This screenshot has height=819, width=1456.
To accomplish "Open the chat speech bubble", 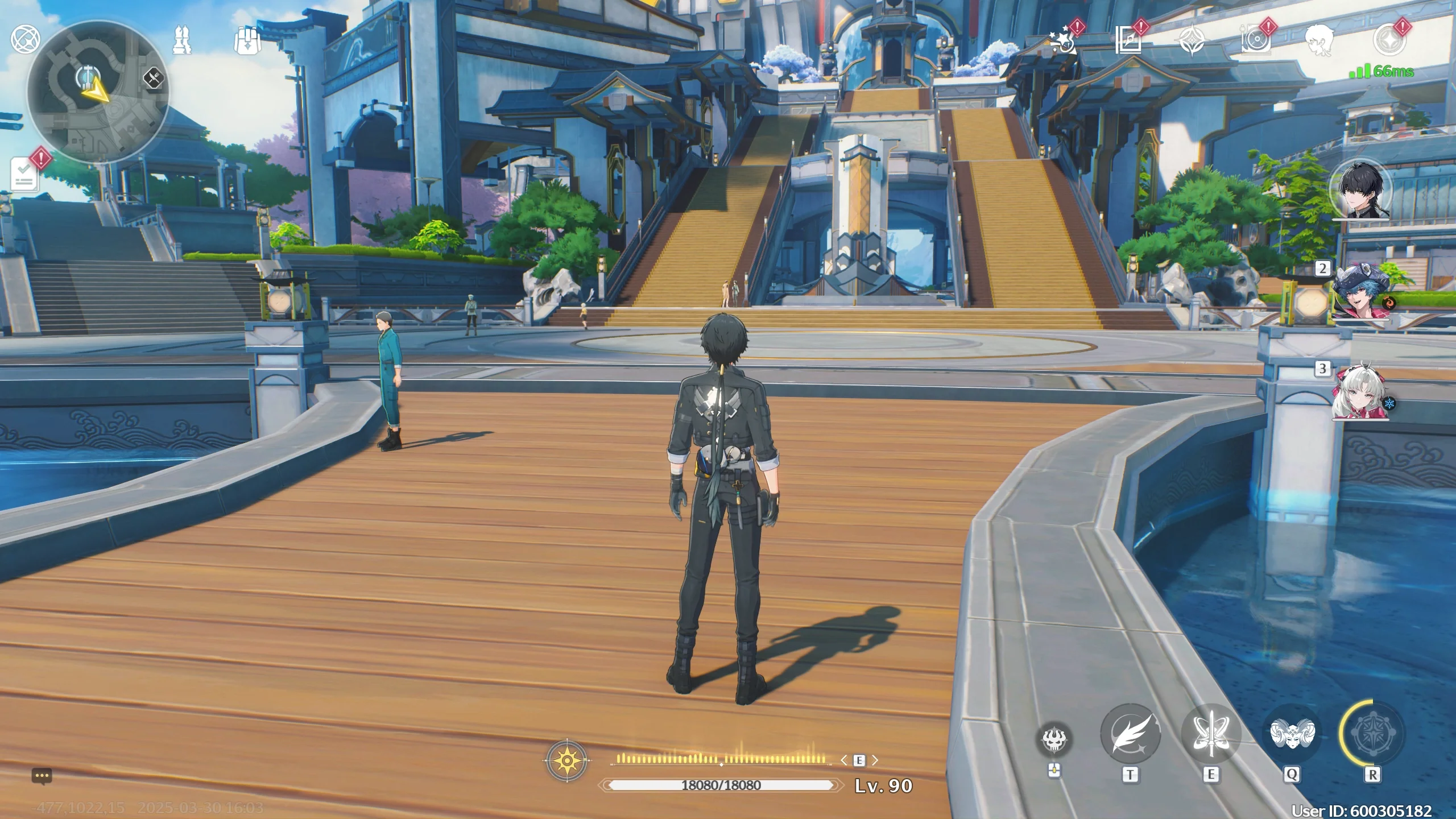I will (42, 776).
